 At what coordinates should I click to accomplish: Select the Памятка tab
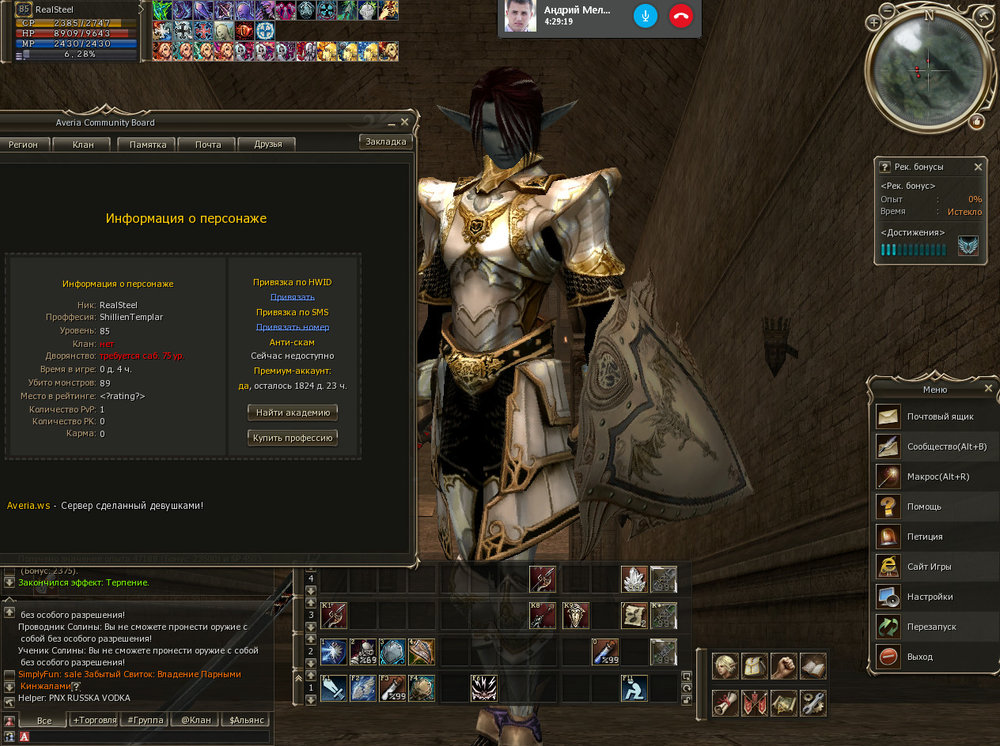[x=146, y=145]
